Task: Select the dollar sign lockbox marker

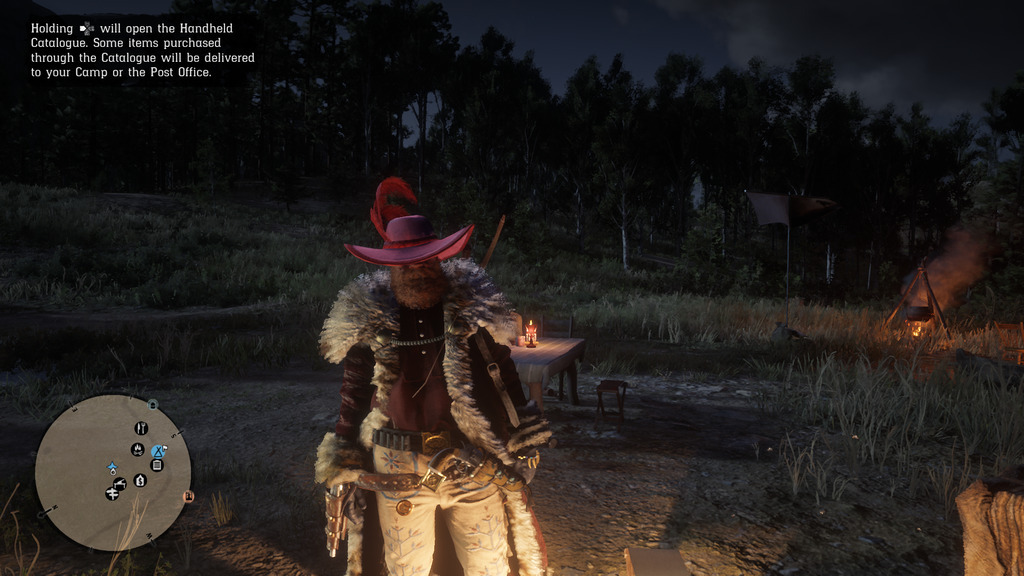Action: (x=140, y=481)
